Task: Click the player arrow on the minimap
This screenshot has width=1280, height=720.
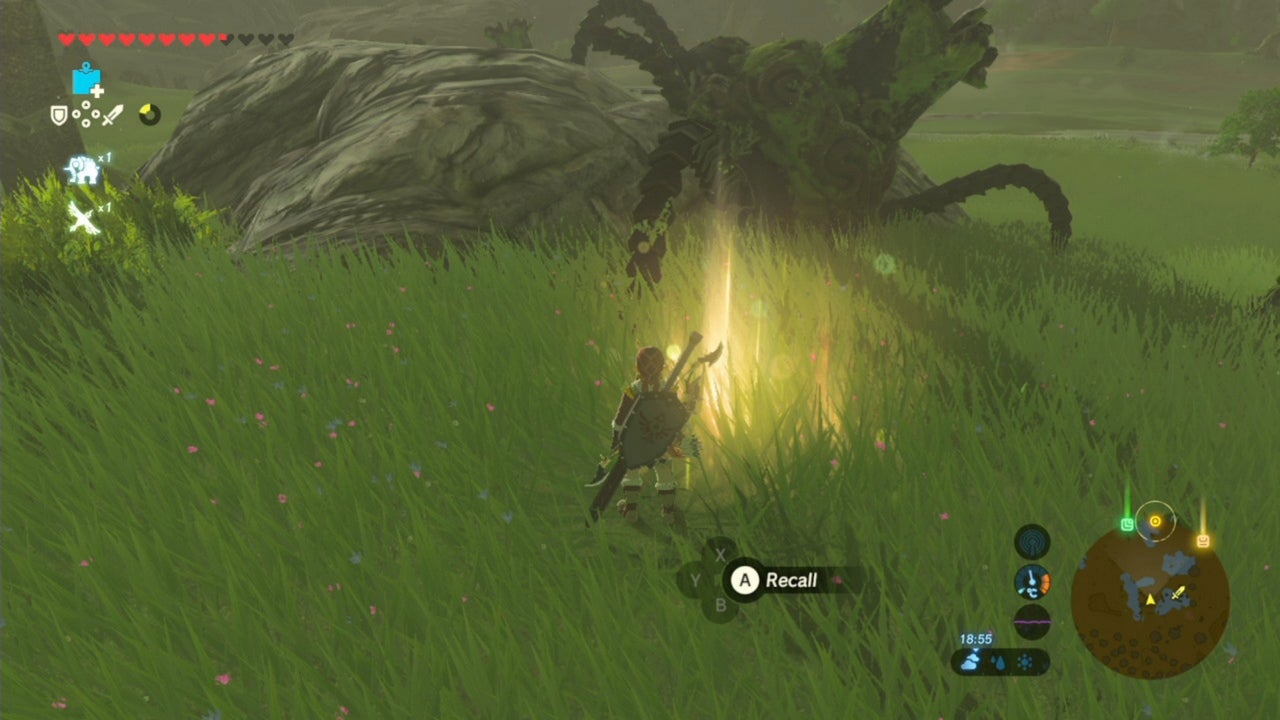Action: pos(1150,597)
